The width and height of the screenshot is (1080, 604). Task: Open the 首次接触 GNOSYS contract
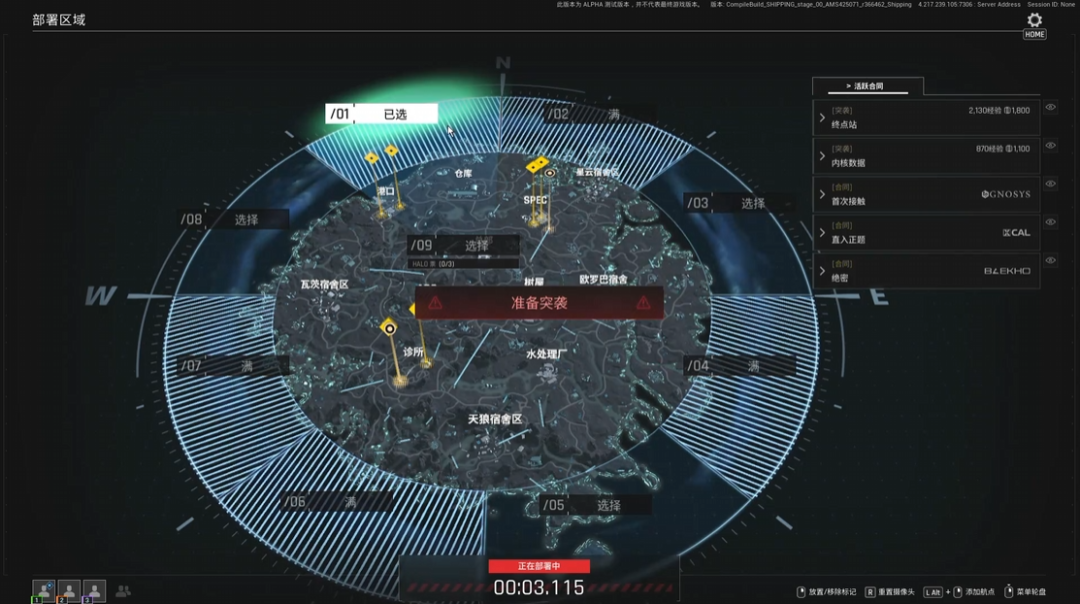[x=925, y=194]
